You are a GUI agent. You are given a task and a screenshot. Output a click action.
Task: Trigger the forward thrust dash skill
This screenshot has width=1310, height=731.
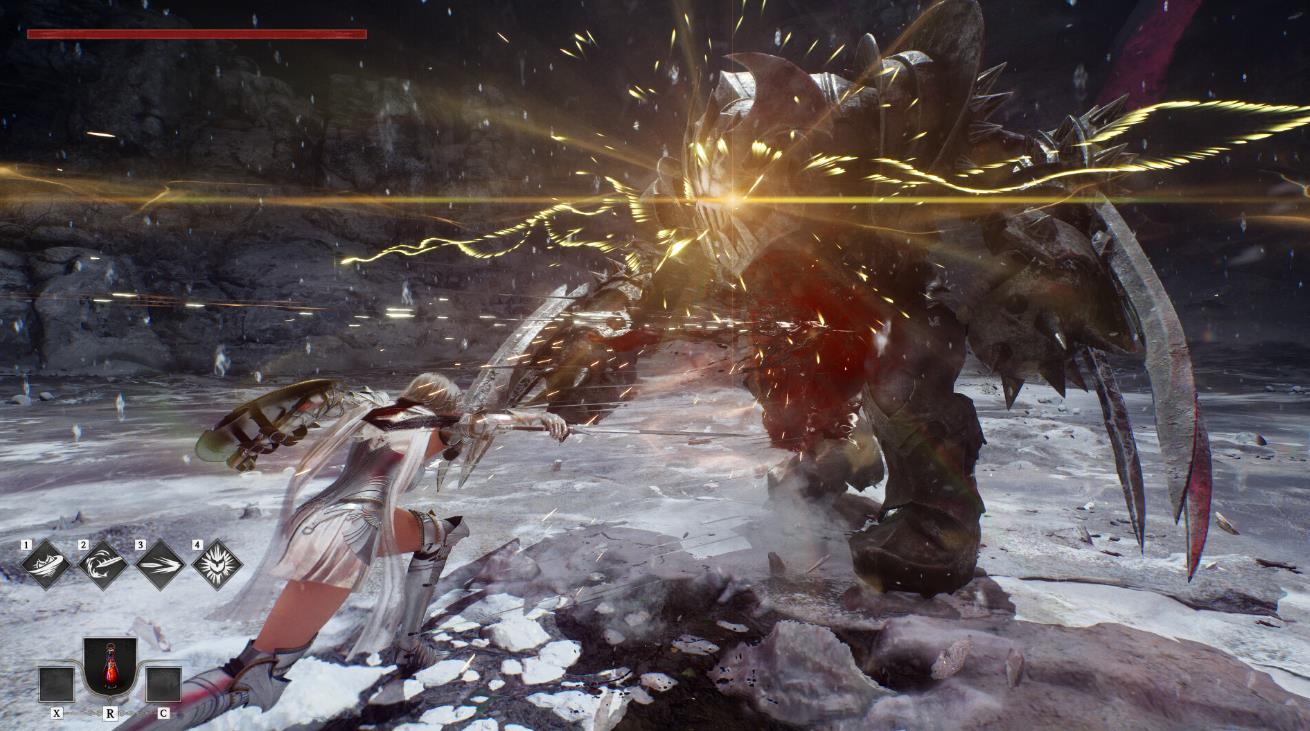pyautogui.click(x=160, y=565)
